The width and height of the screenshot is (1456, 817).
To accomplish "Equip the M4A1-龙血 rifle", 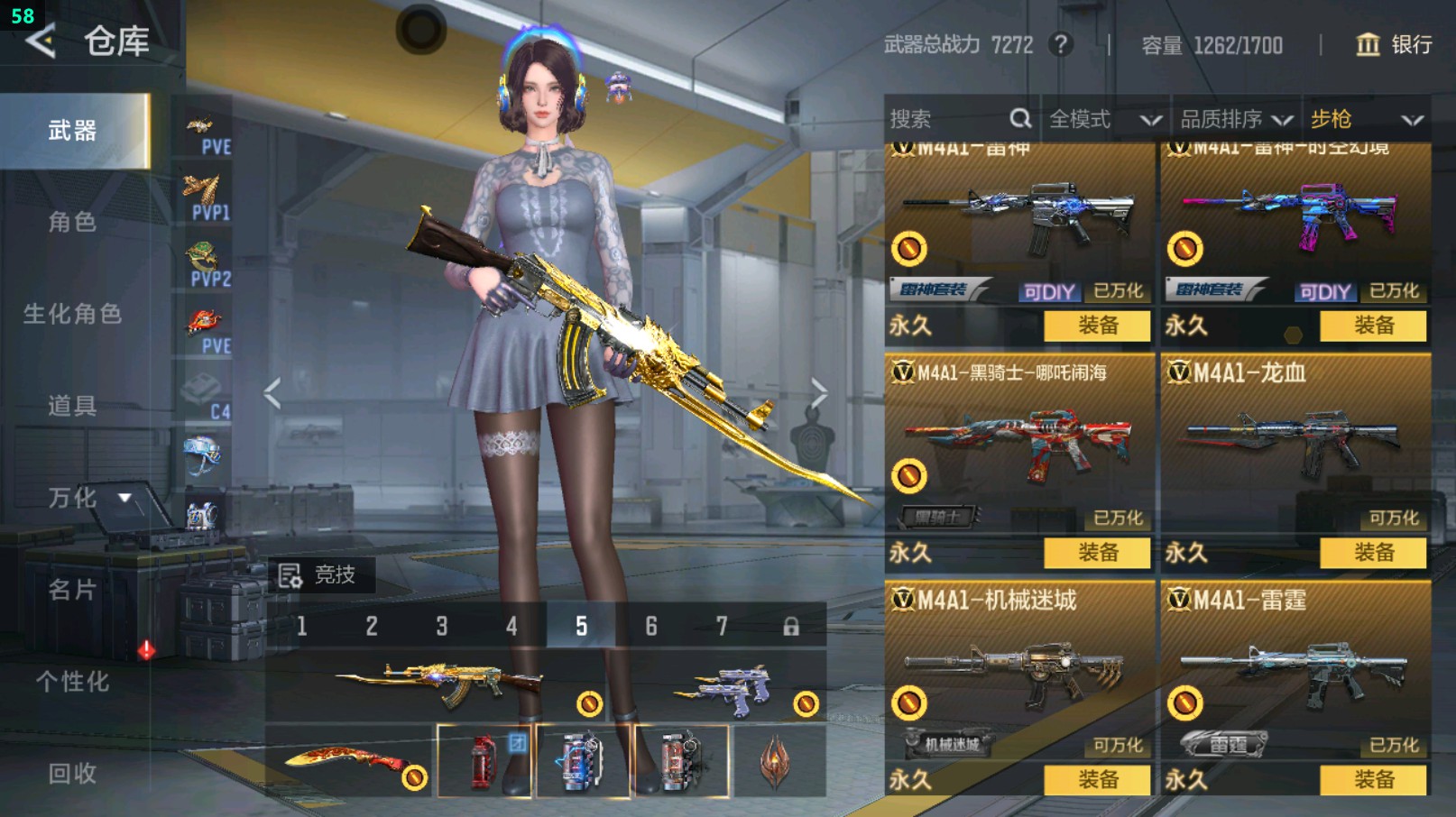I will pos(1373,553).
